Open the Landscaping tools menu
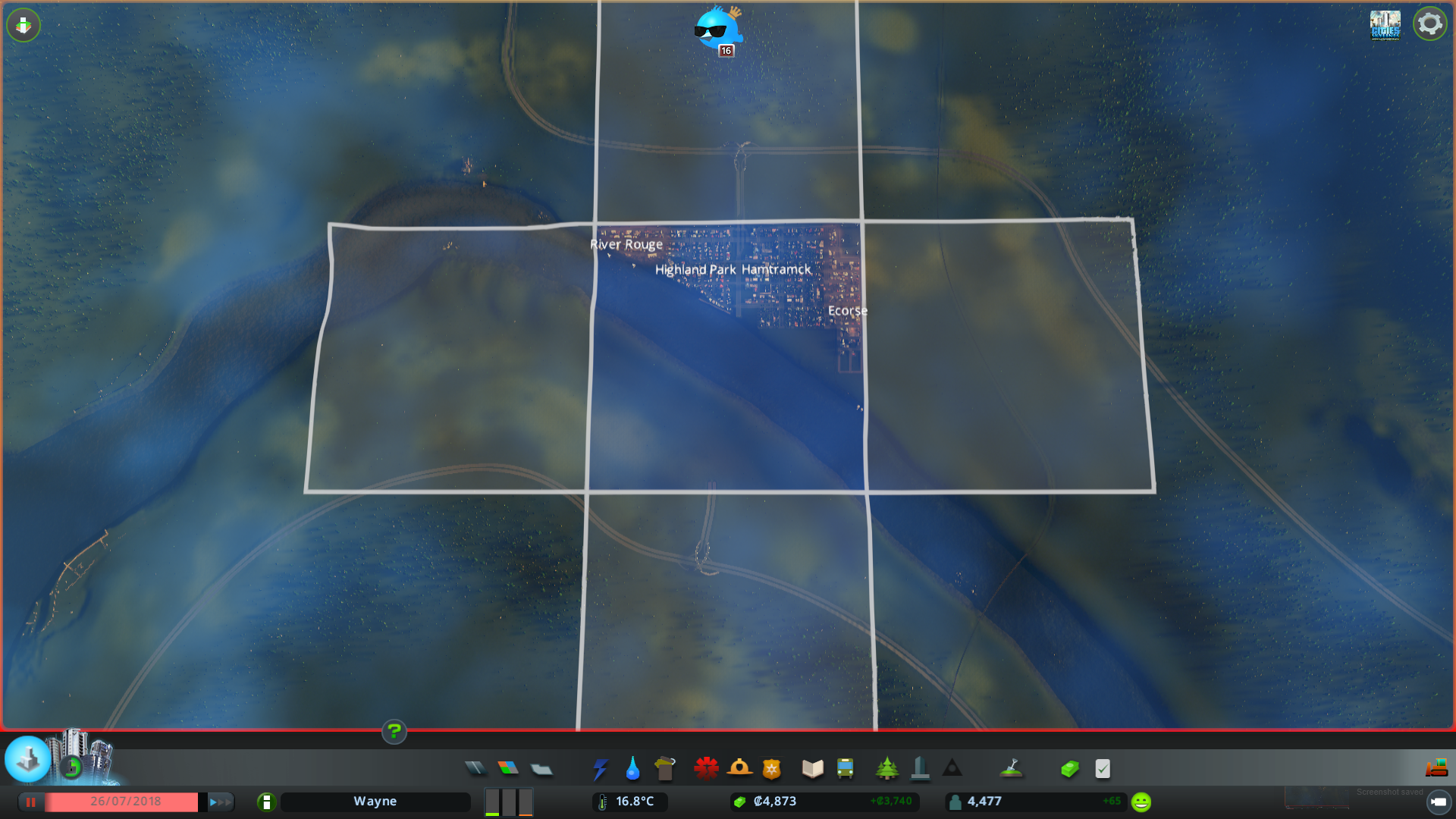1456x819 pixels. (x=1012, y=768)
